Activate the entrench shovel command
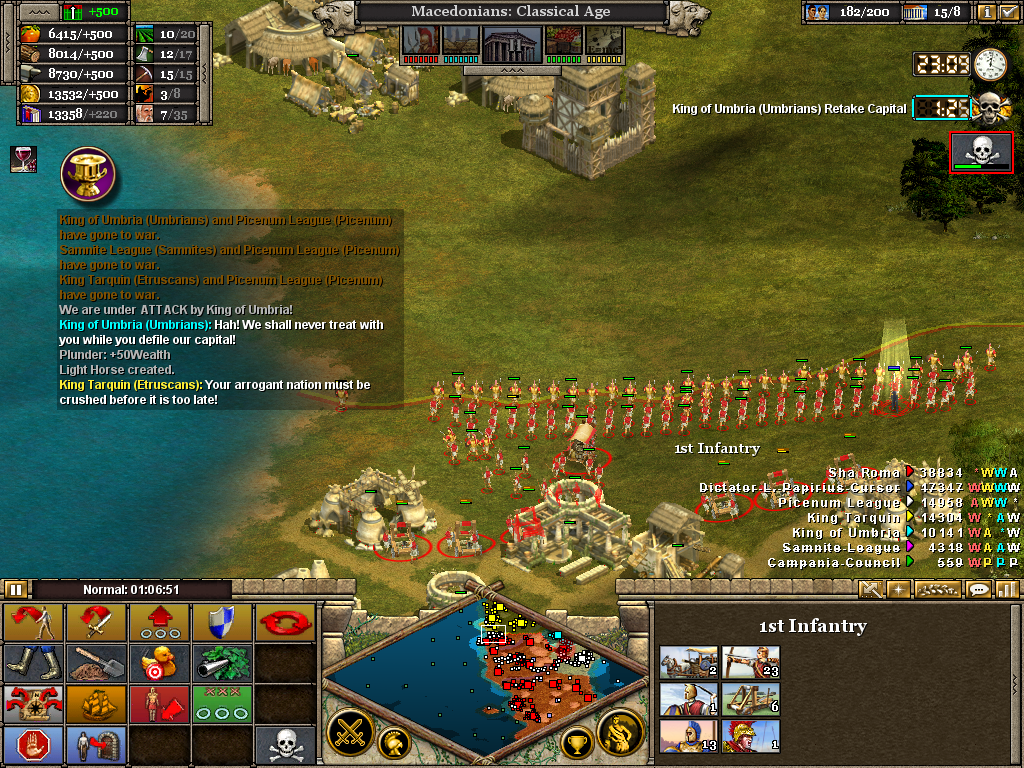The width and height of the screenshot is (1024, 768). pyautogui.click(x=97, y=661)
